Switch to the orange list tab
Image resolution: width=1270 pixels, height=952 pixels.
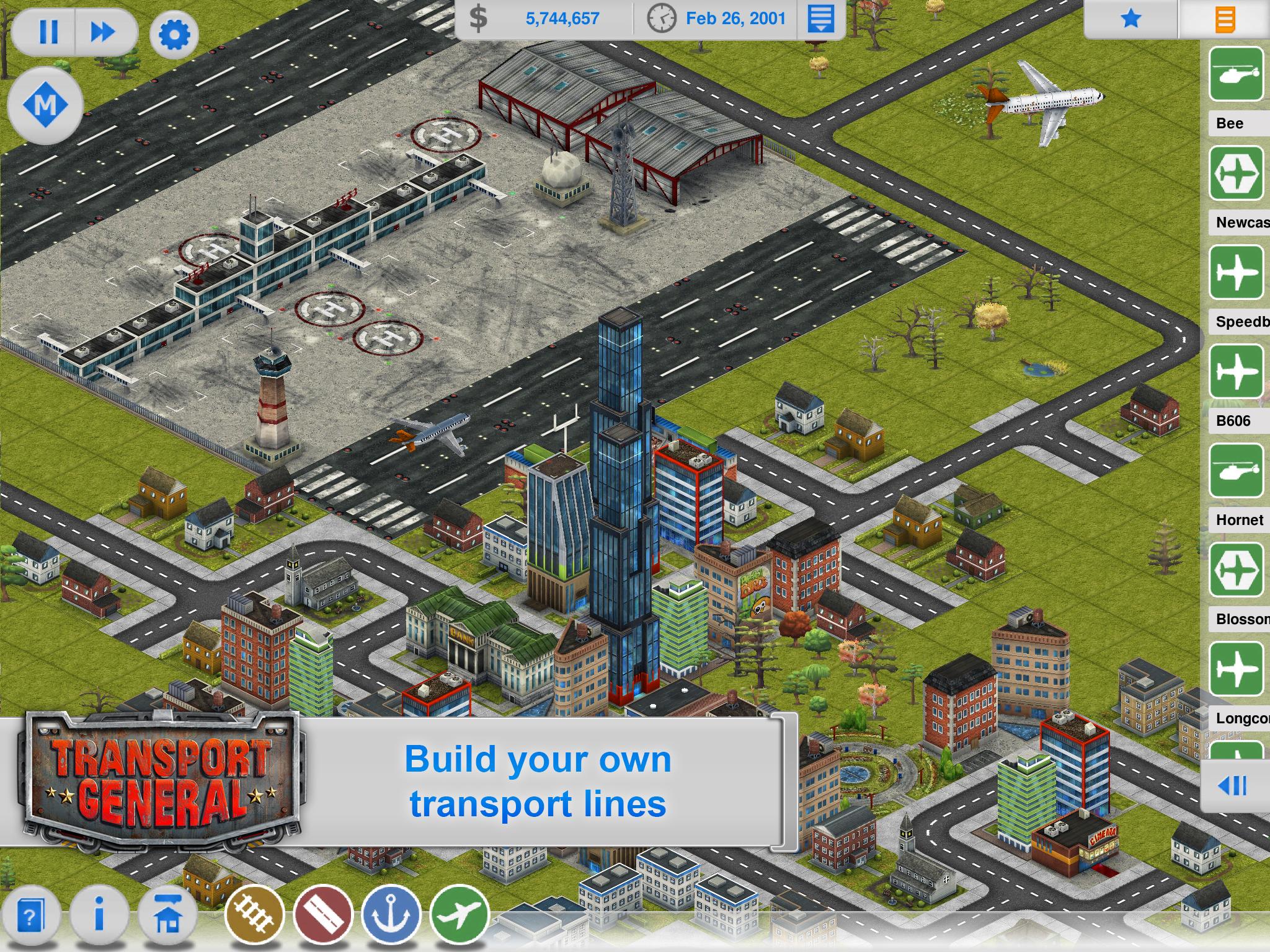point(1225,20)
